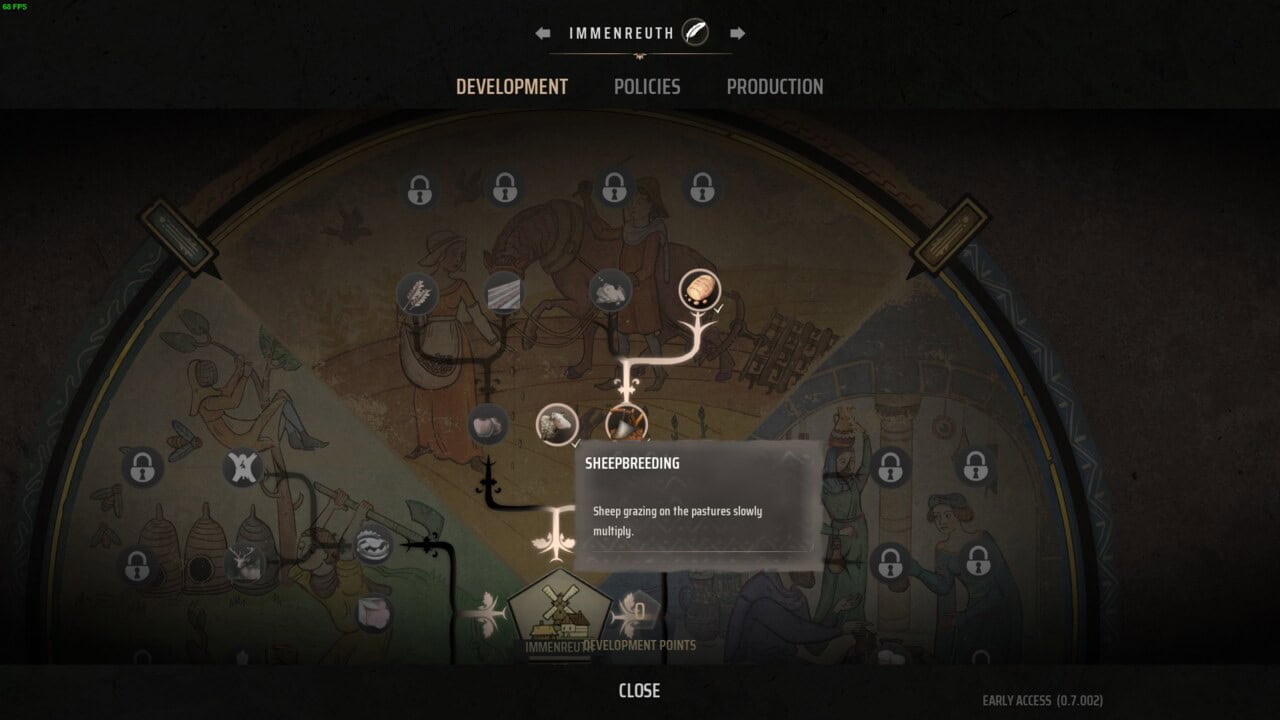The height and width of the screenshot is (720, 1280).
Task: Select the Development tab
Action: click(512, 87)
